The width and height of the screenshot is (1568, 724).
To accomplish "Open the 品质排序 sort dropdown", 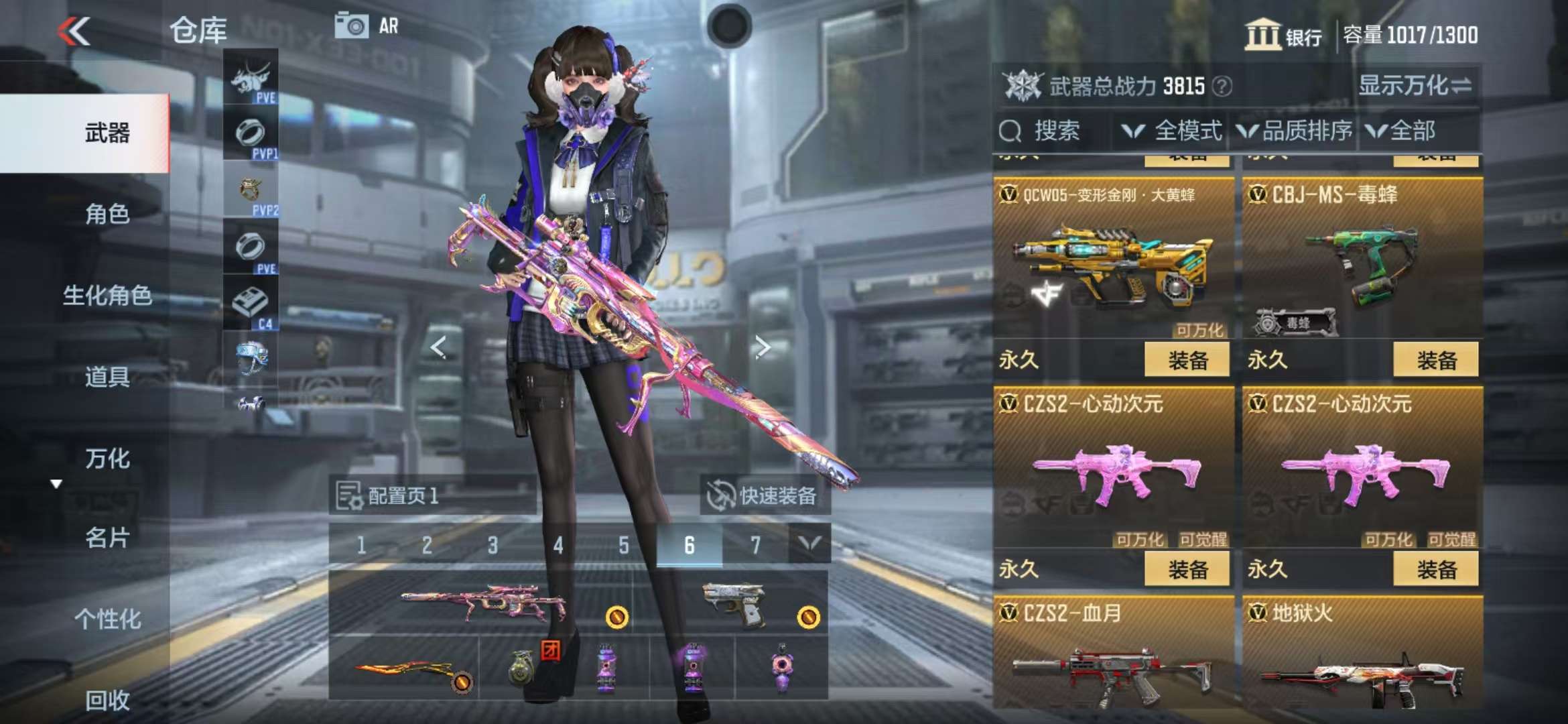I will pyautogui.click(x=1295, y=131).
